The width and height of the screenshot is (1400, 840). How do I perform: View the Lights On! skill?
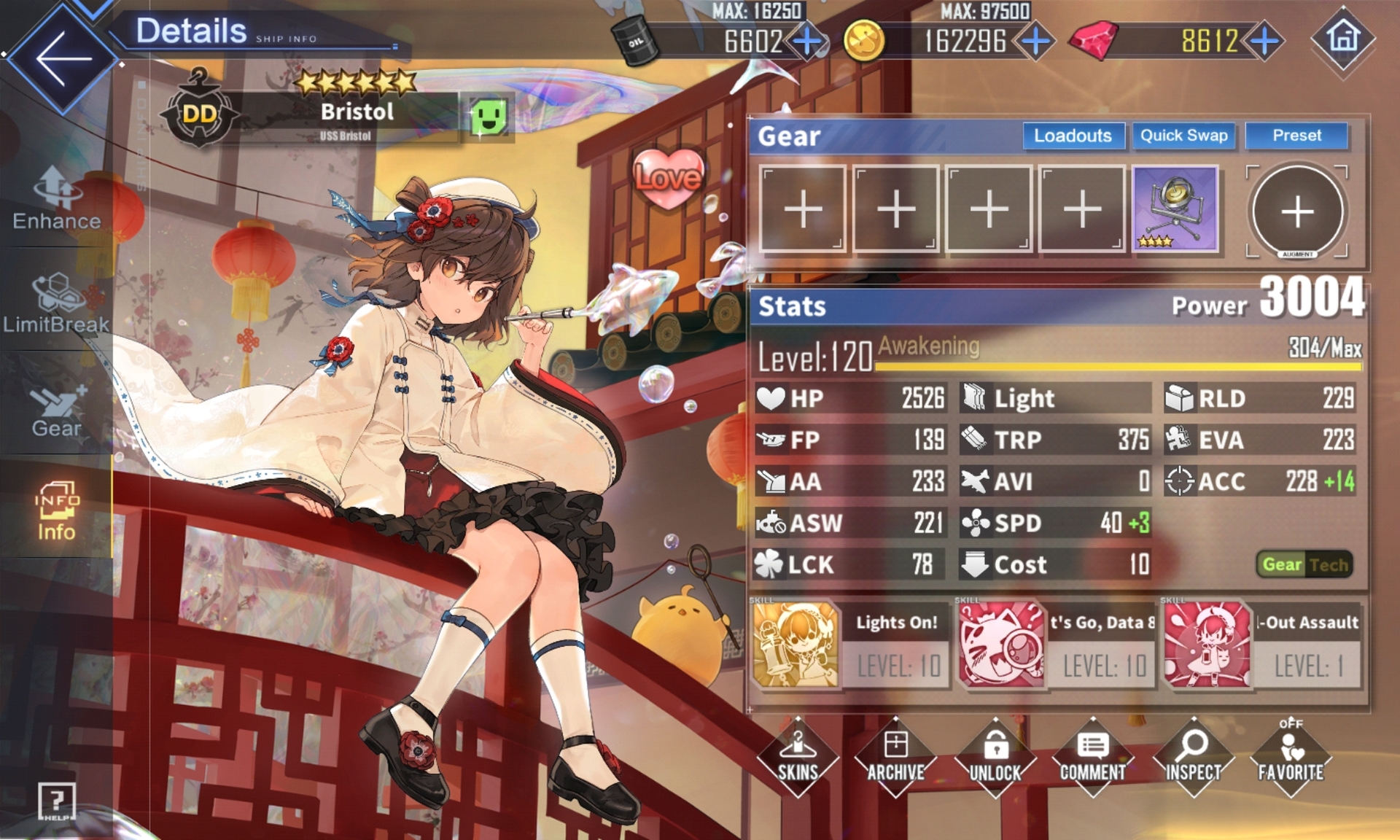point(850,645)
